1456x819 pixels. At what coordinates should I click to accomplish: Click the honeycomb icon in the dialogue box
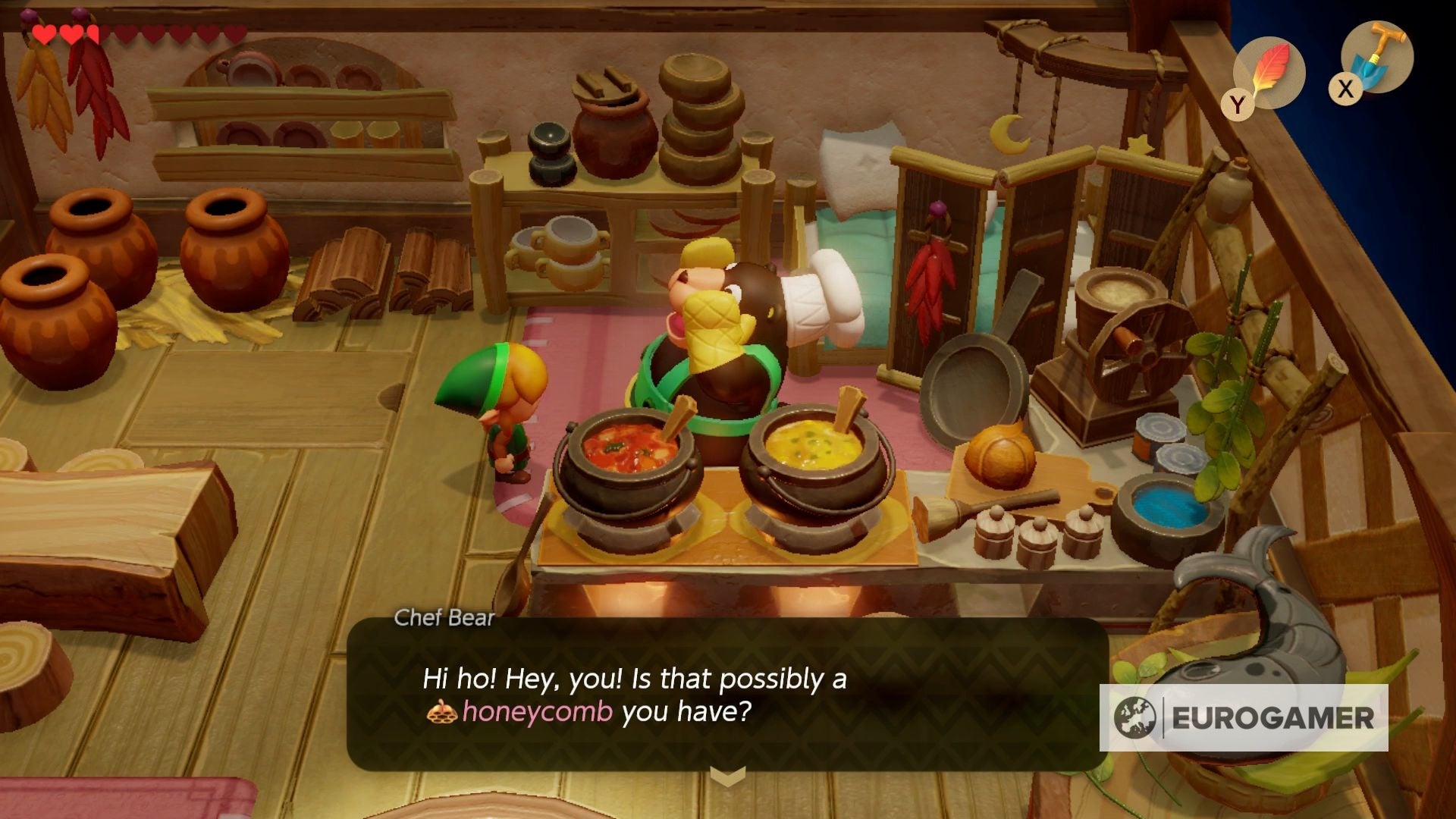pyautogui.click(x=441, y=712)
